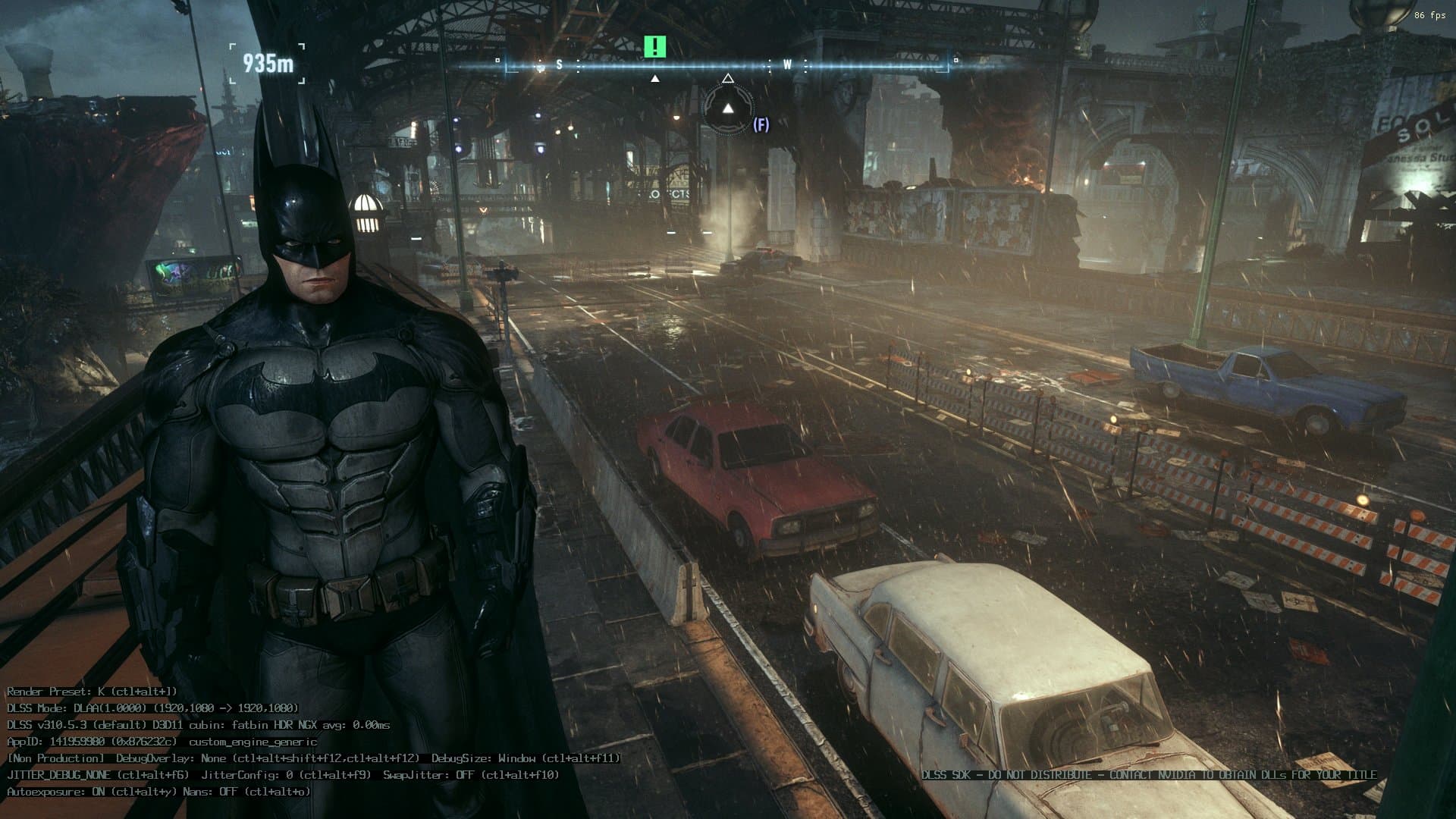1456x819 pixels.
Task: Click the white triangle beneath the compass
Action: pyautogui.click(x=655, y=77)
